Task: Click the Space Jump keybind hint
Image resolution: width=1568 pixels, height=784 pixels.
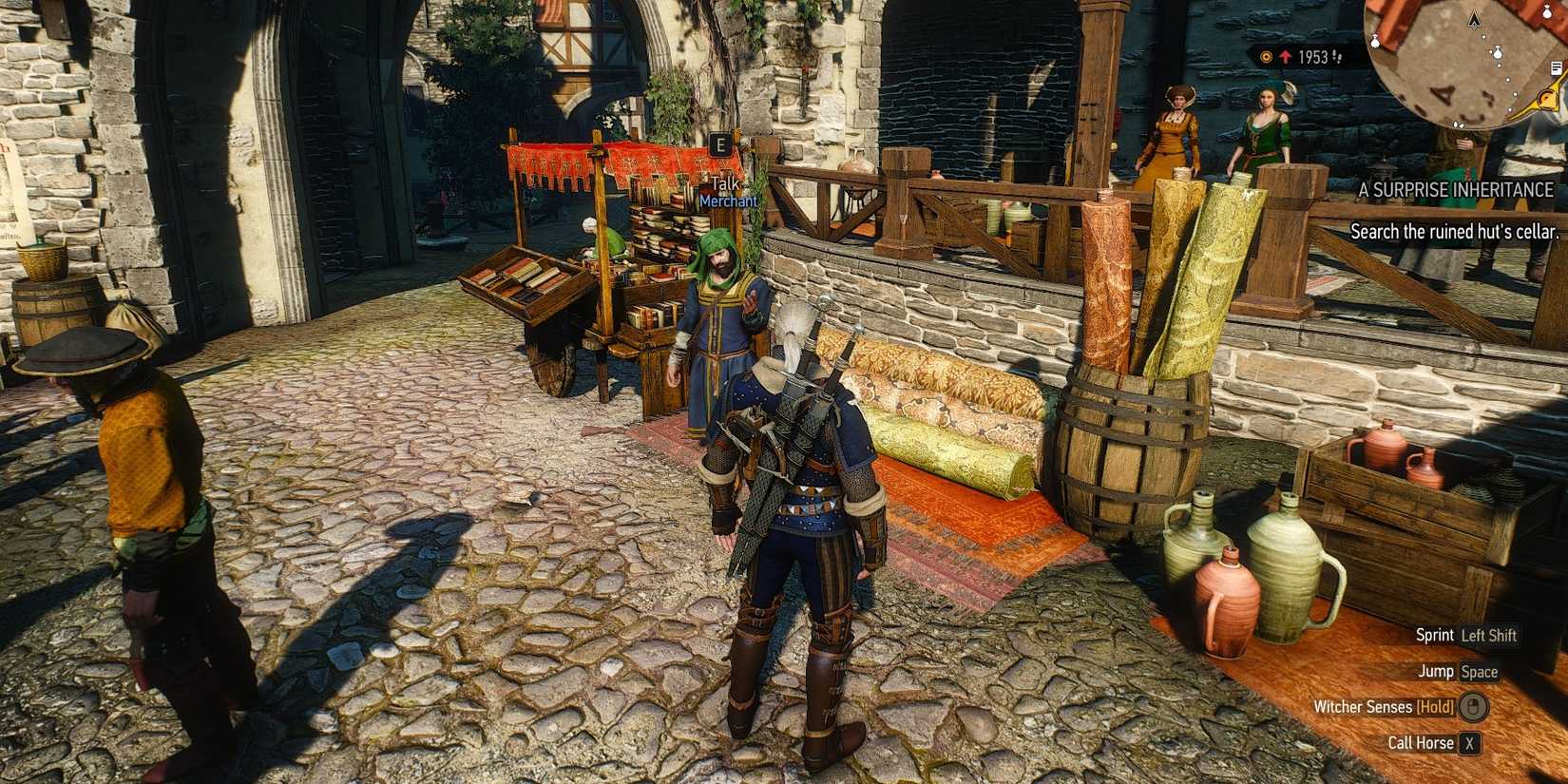Action: tap(1480, 672)
